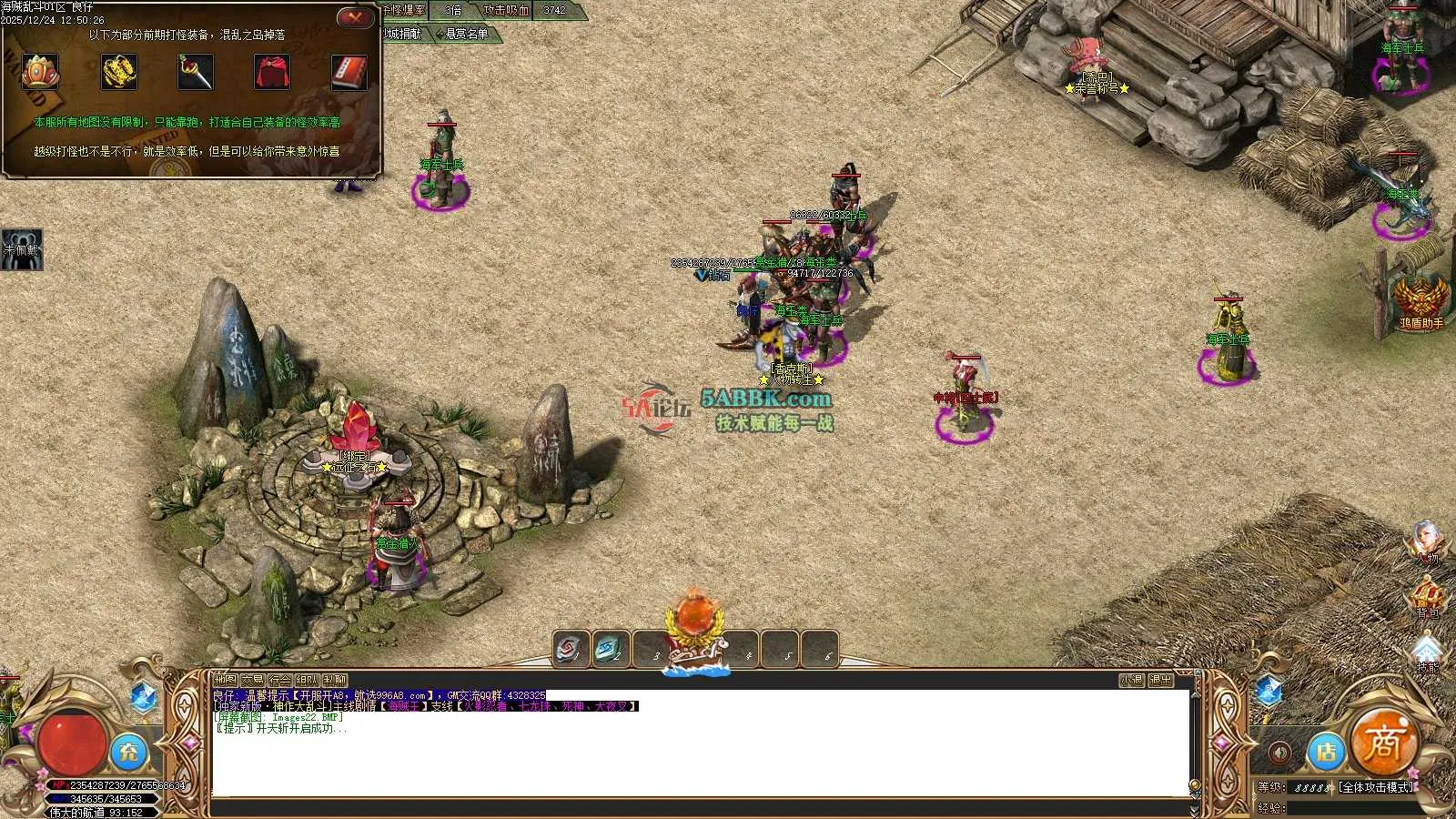Select the crown equipment icon

pos(40,72)
